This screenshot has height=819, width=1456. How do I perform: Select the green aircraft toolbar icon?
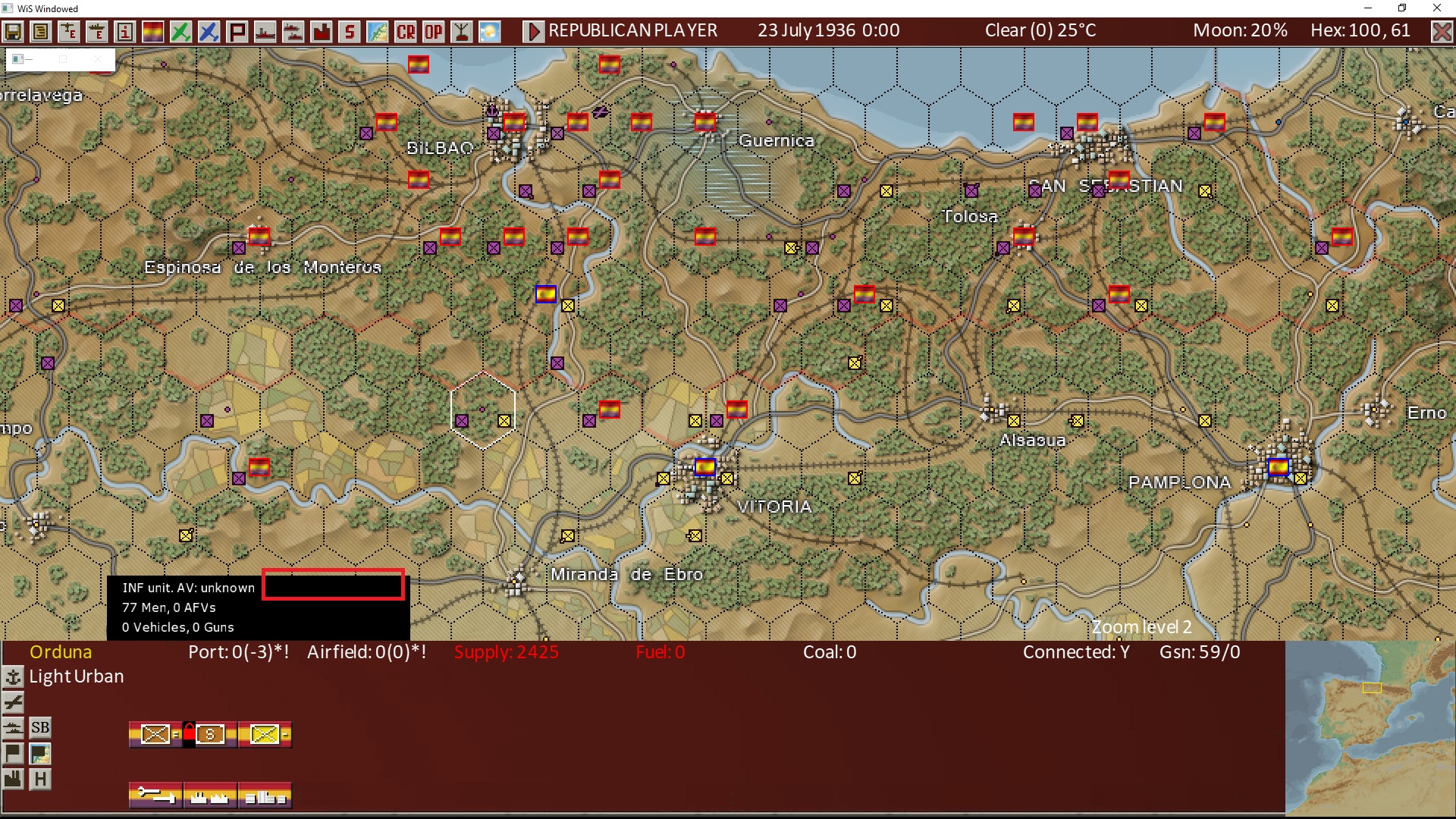click(180, 32)
